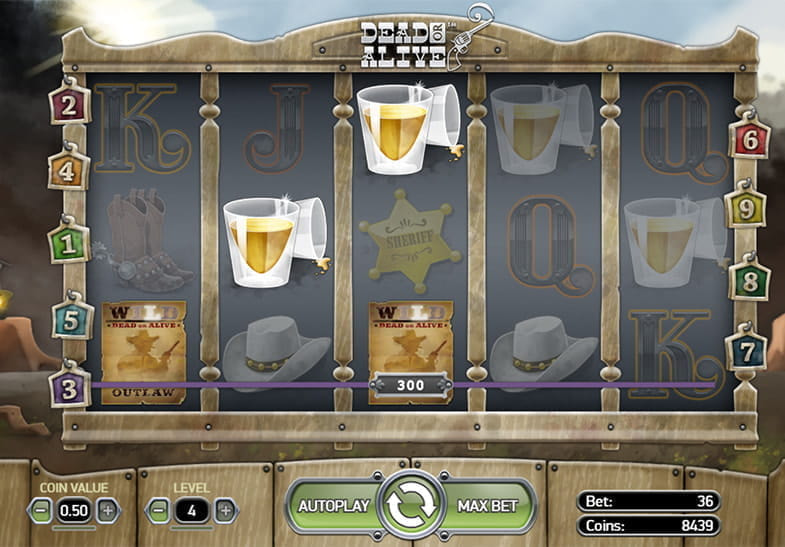Hit the Max Bet button
The height and width of the screenshot is (547, 785).
pos(488,505)
